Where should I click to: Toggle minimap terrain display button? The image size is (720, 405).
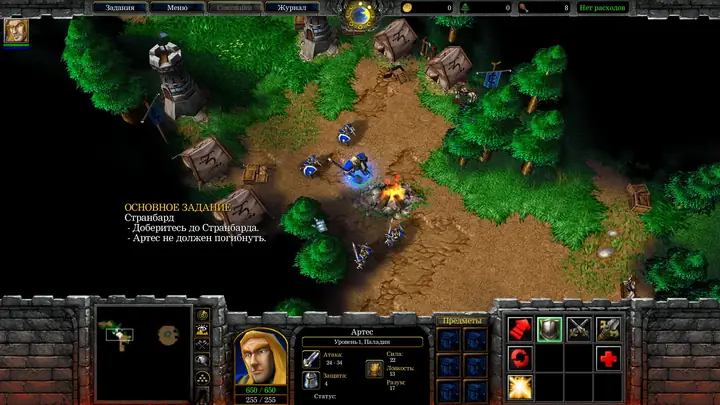tap(203, 330)
